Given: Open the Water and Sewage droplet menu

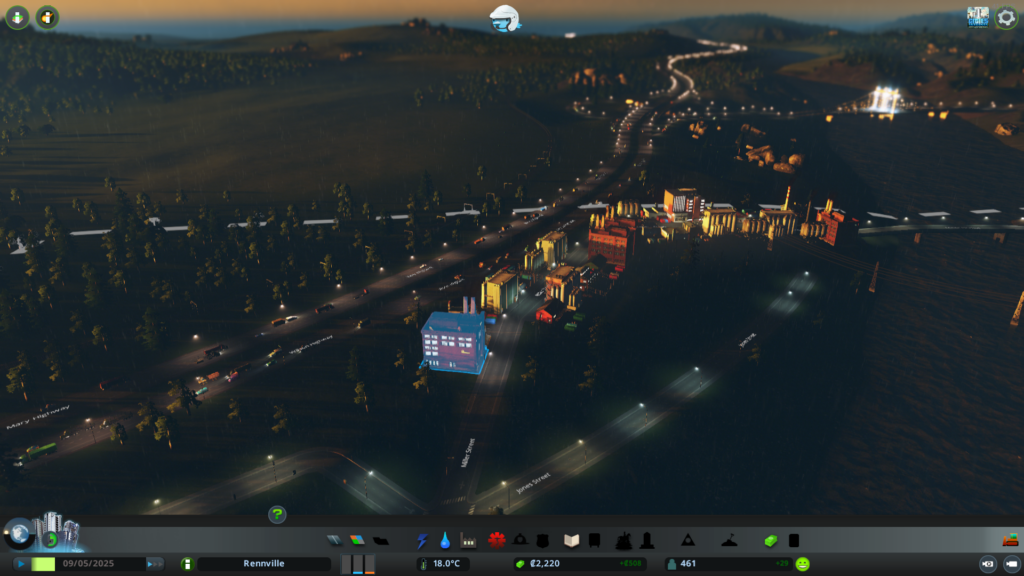Looking at the screenshot, I should point(444,540).
